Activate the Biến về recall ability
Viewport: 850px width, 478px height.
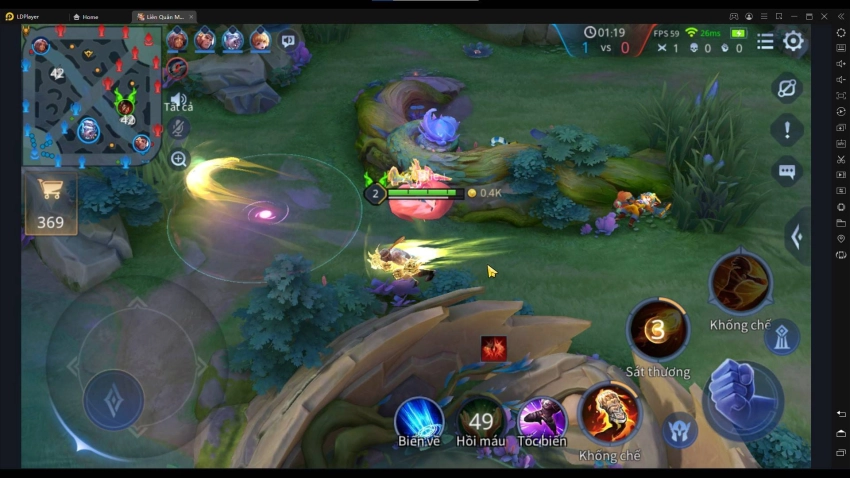[x=419, y=417]
